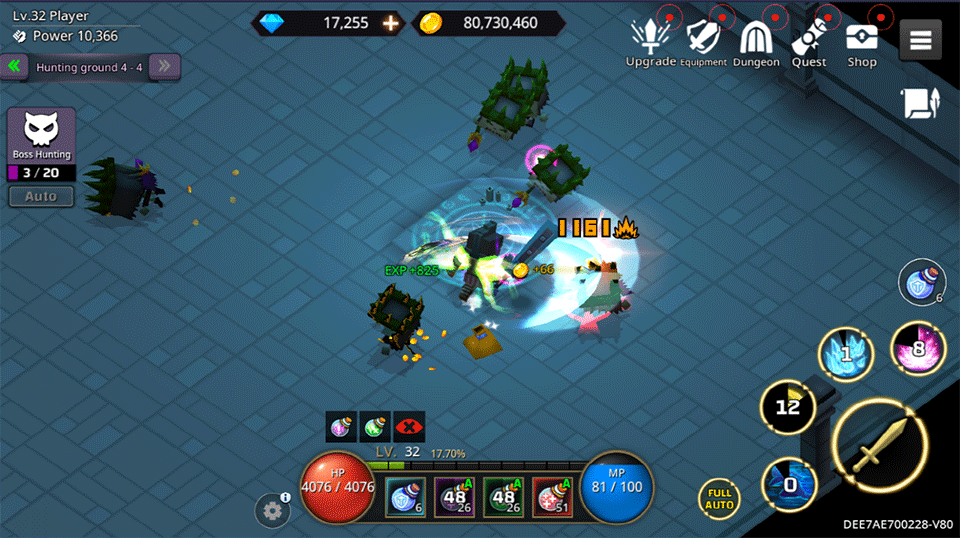Image resolution: width=960 pixels, height=538 pixels.
Task: Open the hamburger main menu
Action: [x=921, y=40]
